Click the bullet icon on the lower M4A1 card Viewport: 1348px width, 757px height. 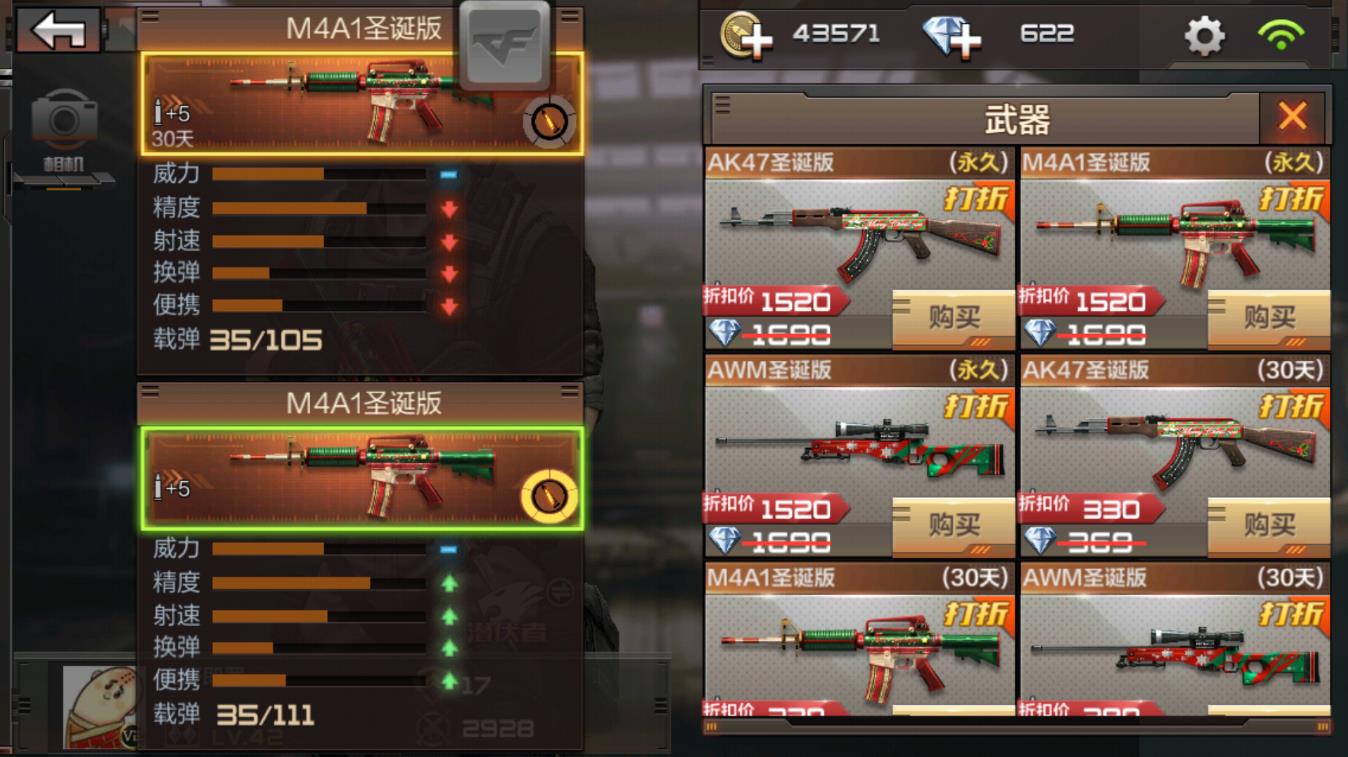pos(548,493)
